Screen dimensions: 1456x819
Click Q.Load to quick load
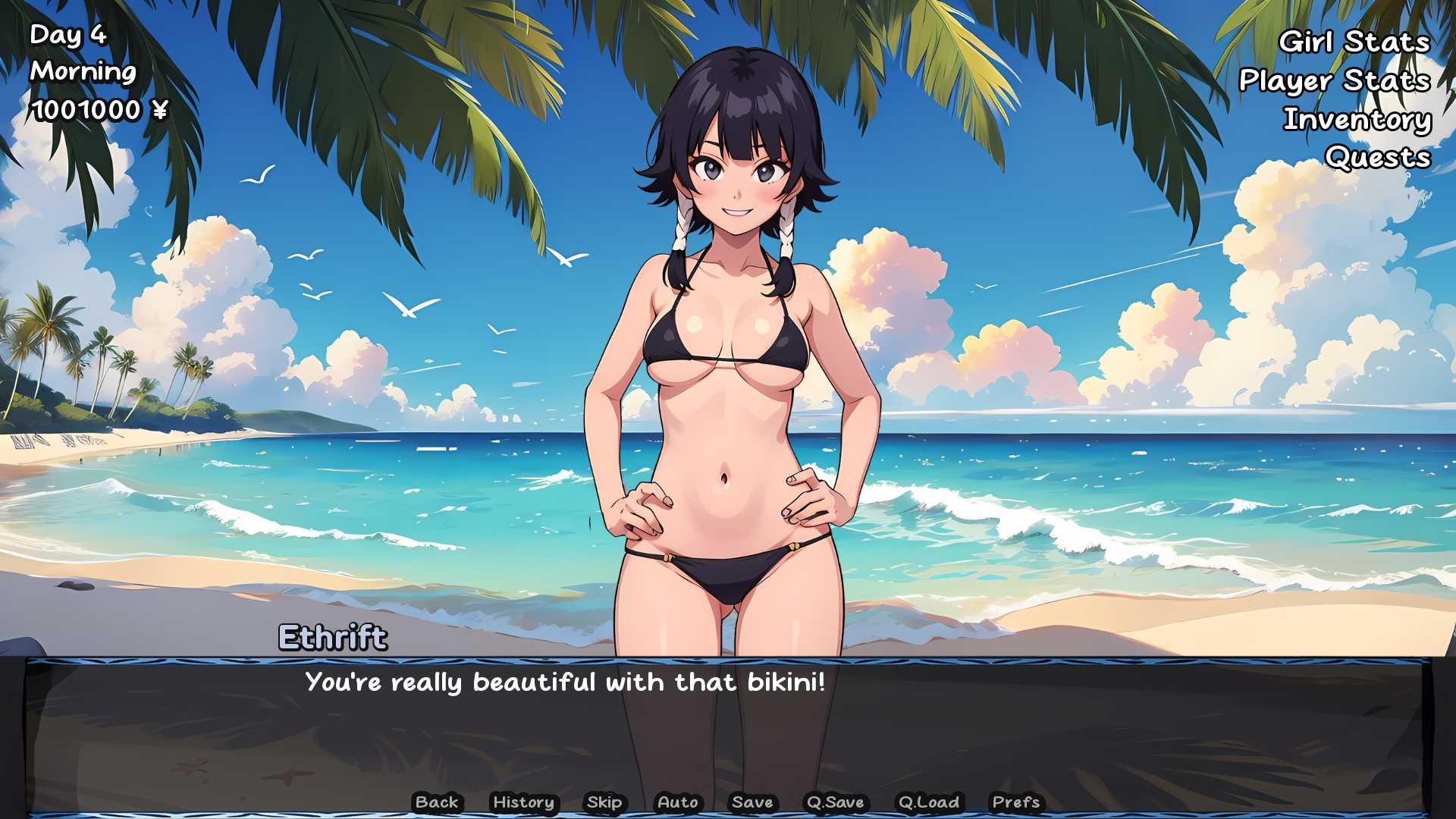click(928, 802)
